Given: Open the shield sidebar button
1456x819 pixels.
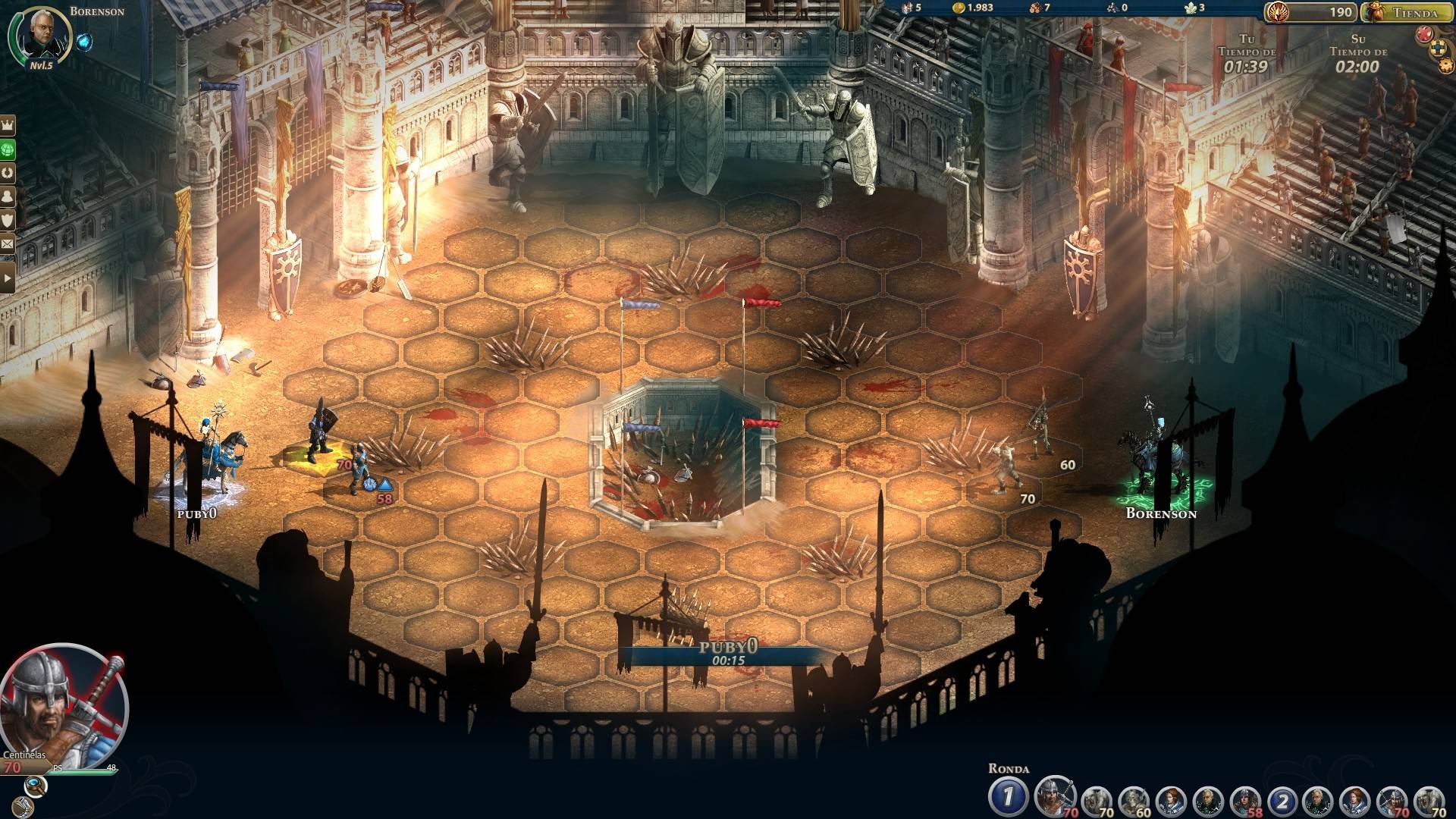Looking at the screenshot, I should point(8,220).
